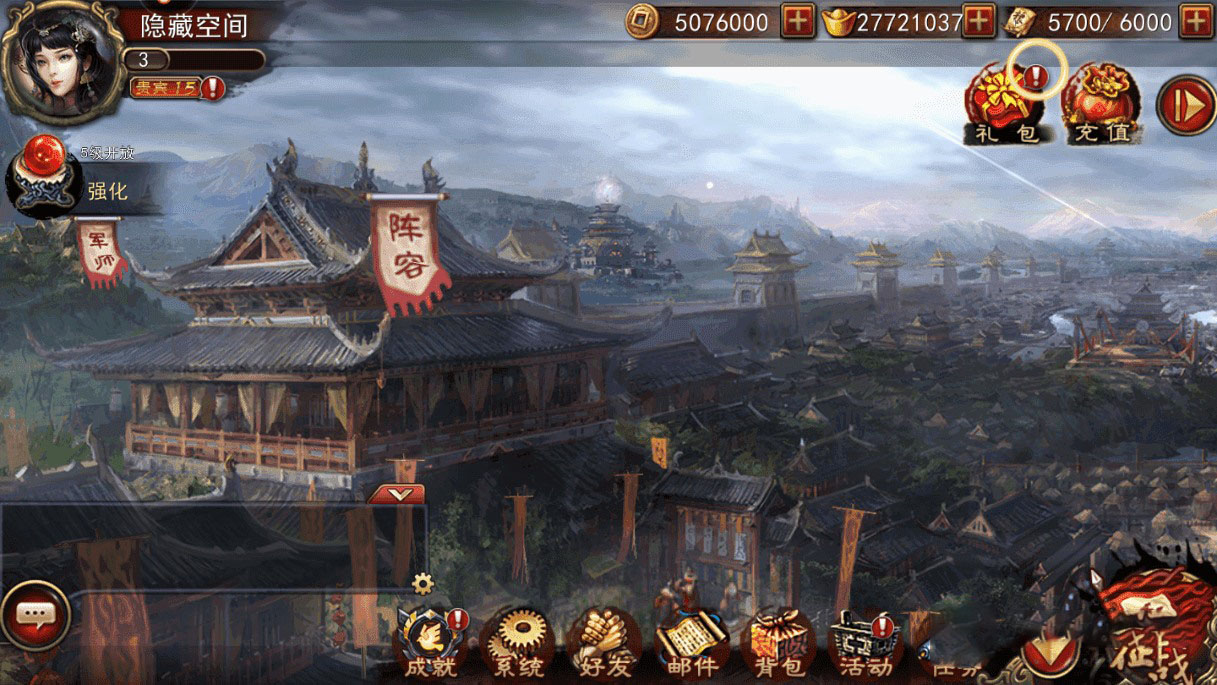
Task: Add gold ingots with plus button
Action: click(x=978, y=22)
